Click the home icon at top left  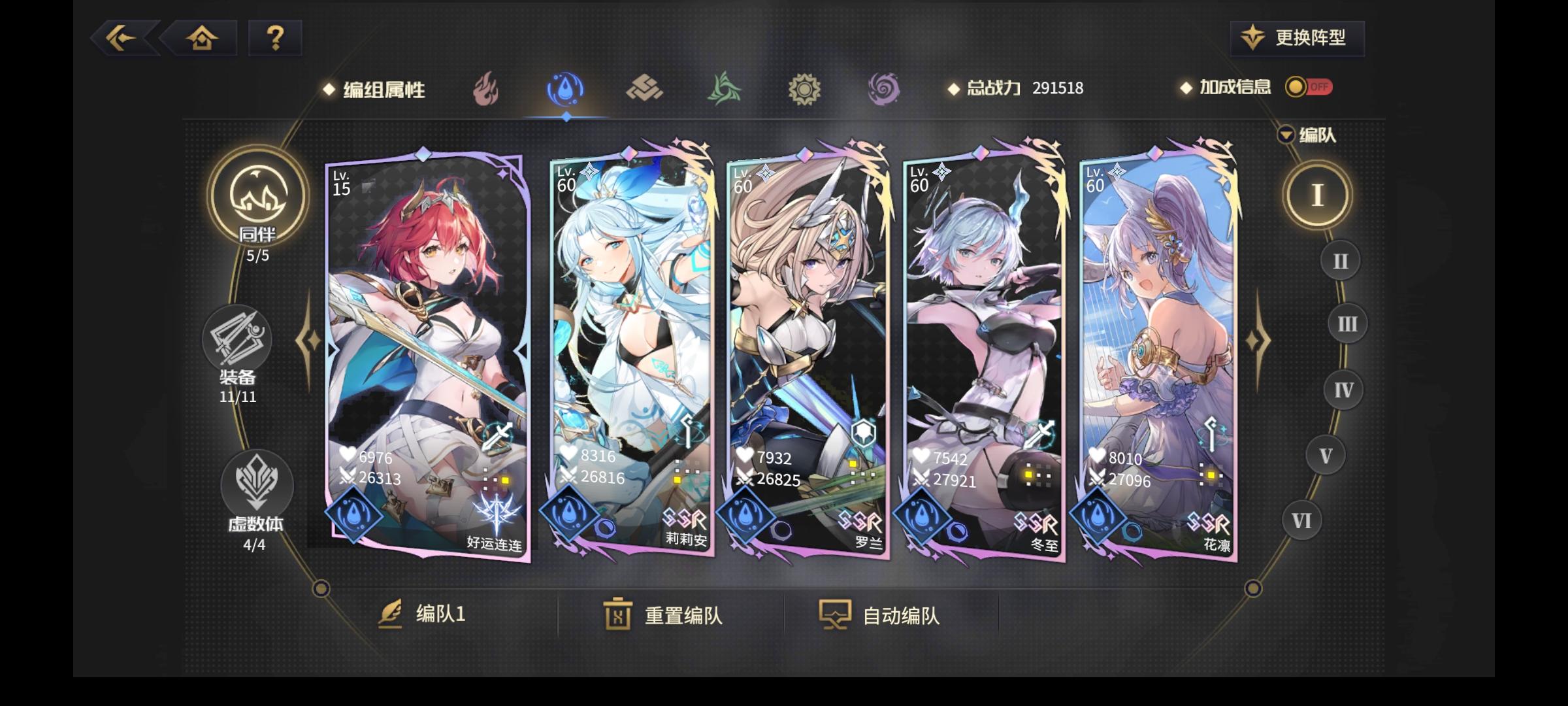point(203,38)
